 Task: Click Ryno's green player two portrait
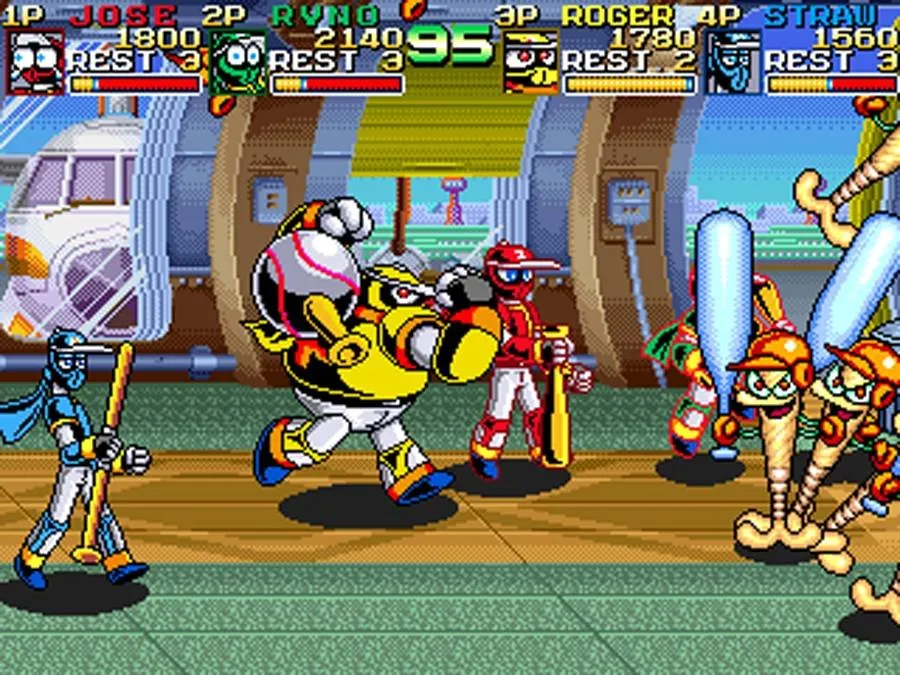[x=238, y=62]
